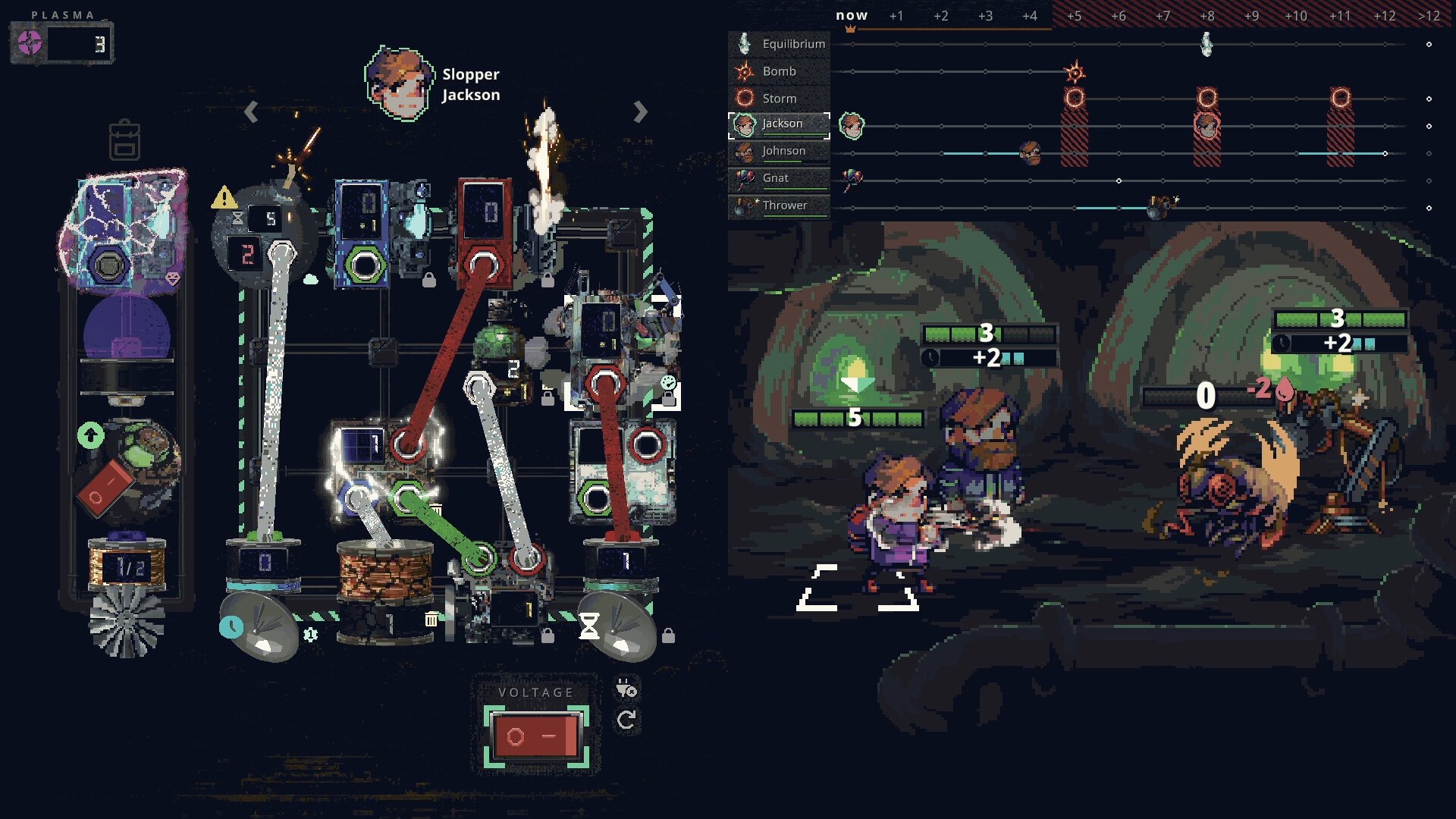Click the circular reset arrow icon below the plug icon
Screen dimensions: 1456x819
pos(626,720)
